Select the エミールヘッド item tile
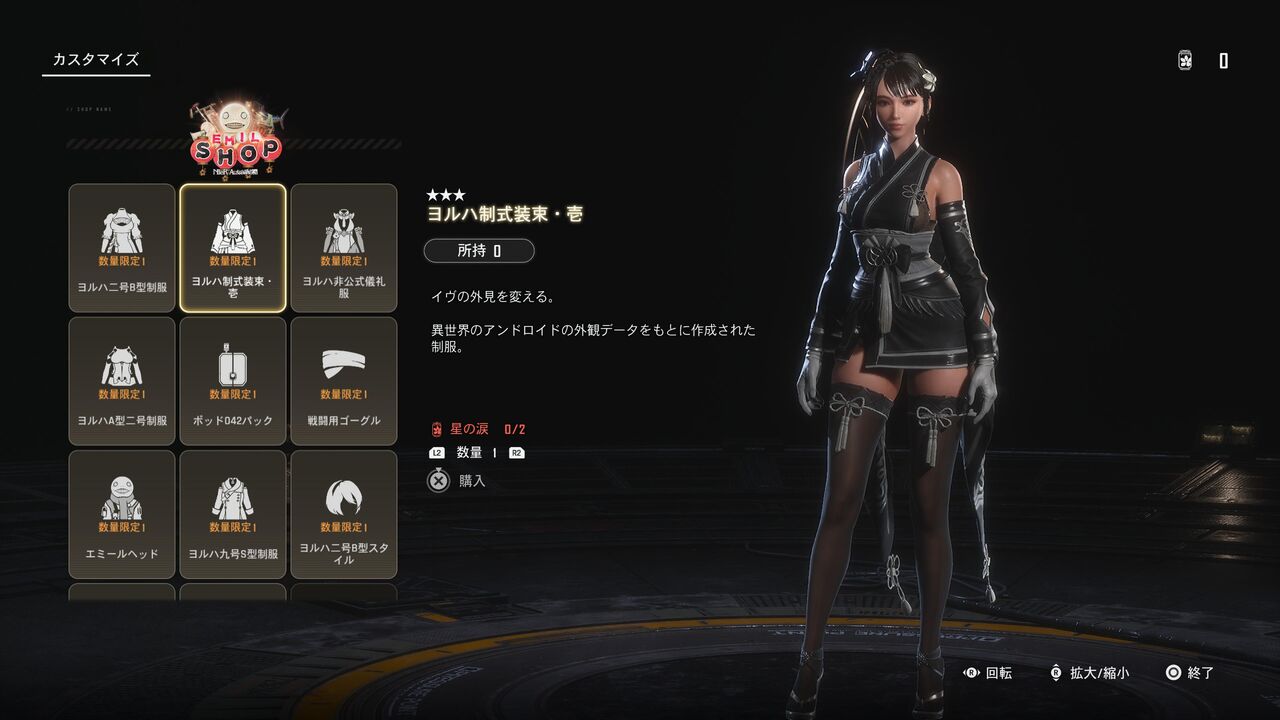Image resolution: width=1280 pixels, height=720 pixels. (x=122, y=513)
